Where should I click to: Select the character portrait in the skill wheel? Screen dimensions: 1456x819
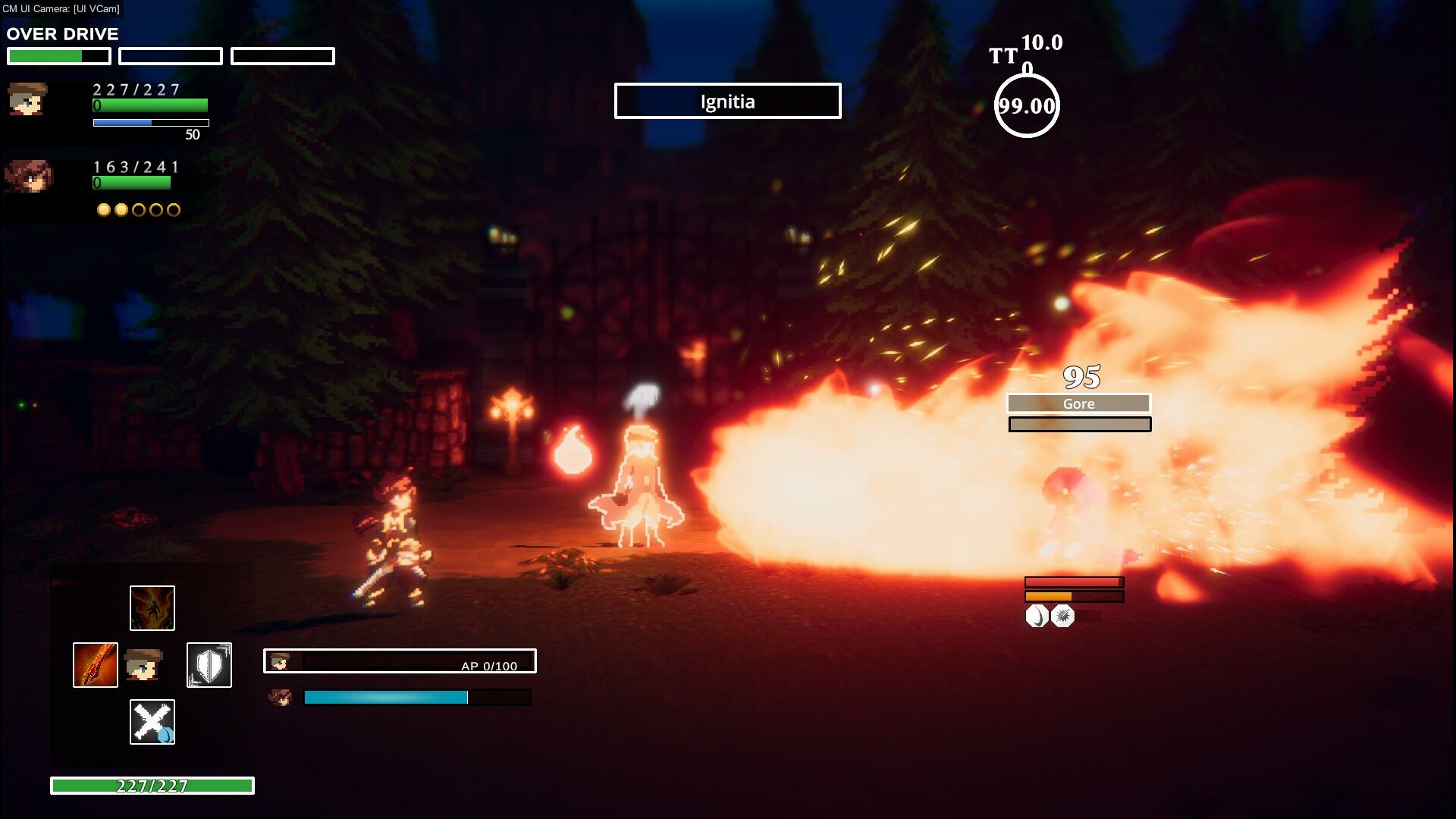[144, 665]
